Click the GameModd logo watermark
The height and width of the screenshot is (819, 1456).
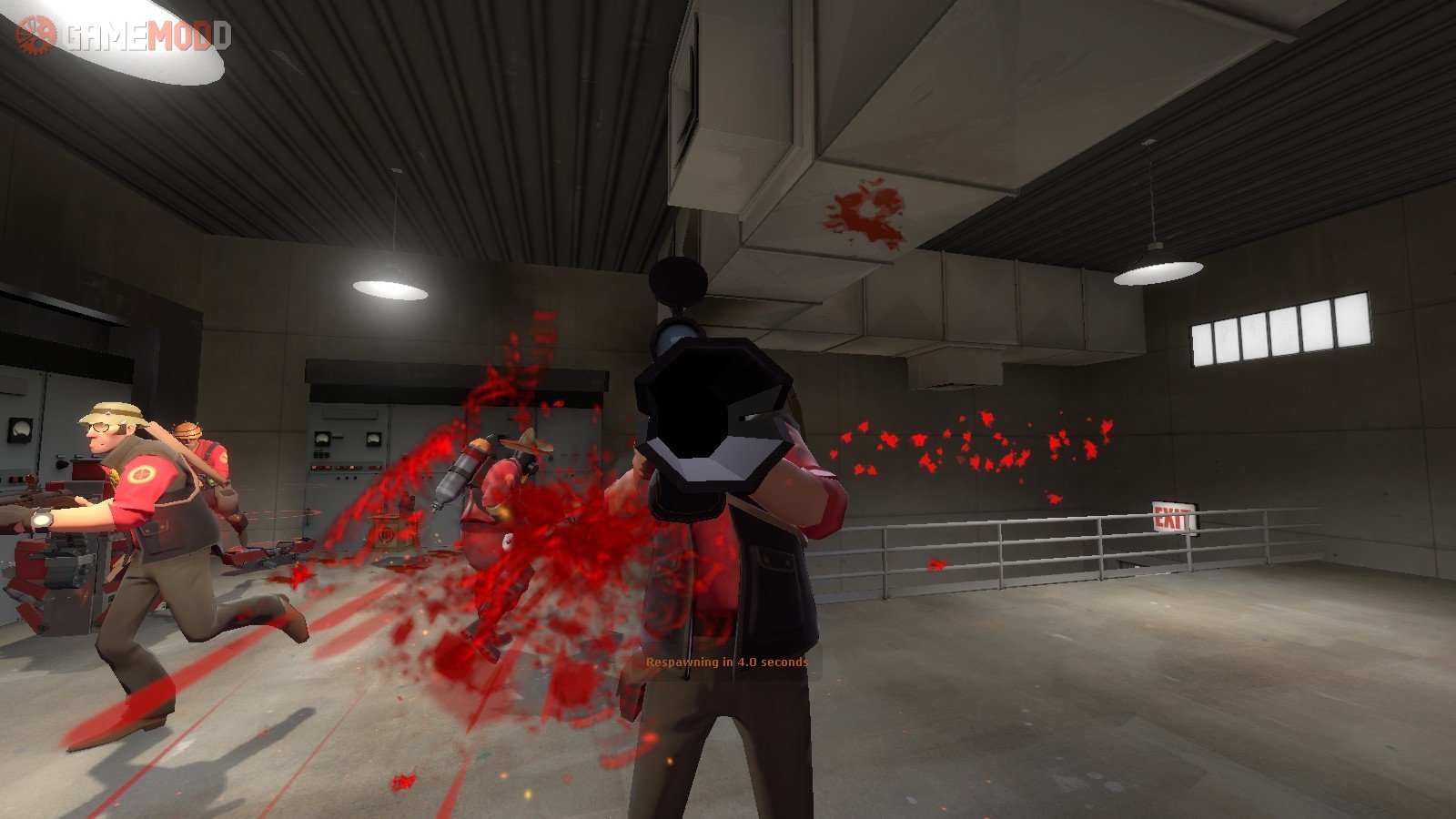pos(123,36)
